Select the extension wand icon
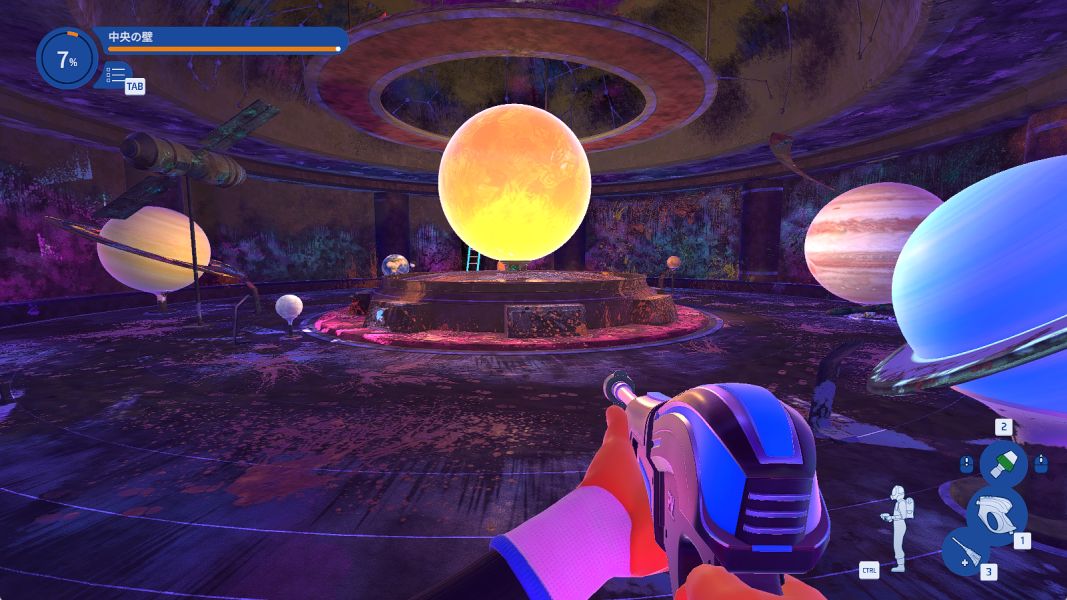 965,551
